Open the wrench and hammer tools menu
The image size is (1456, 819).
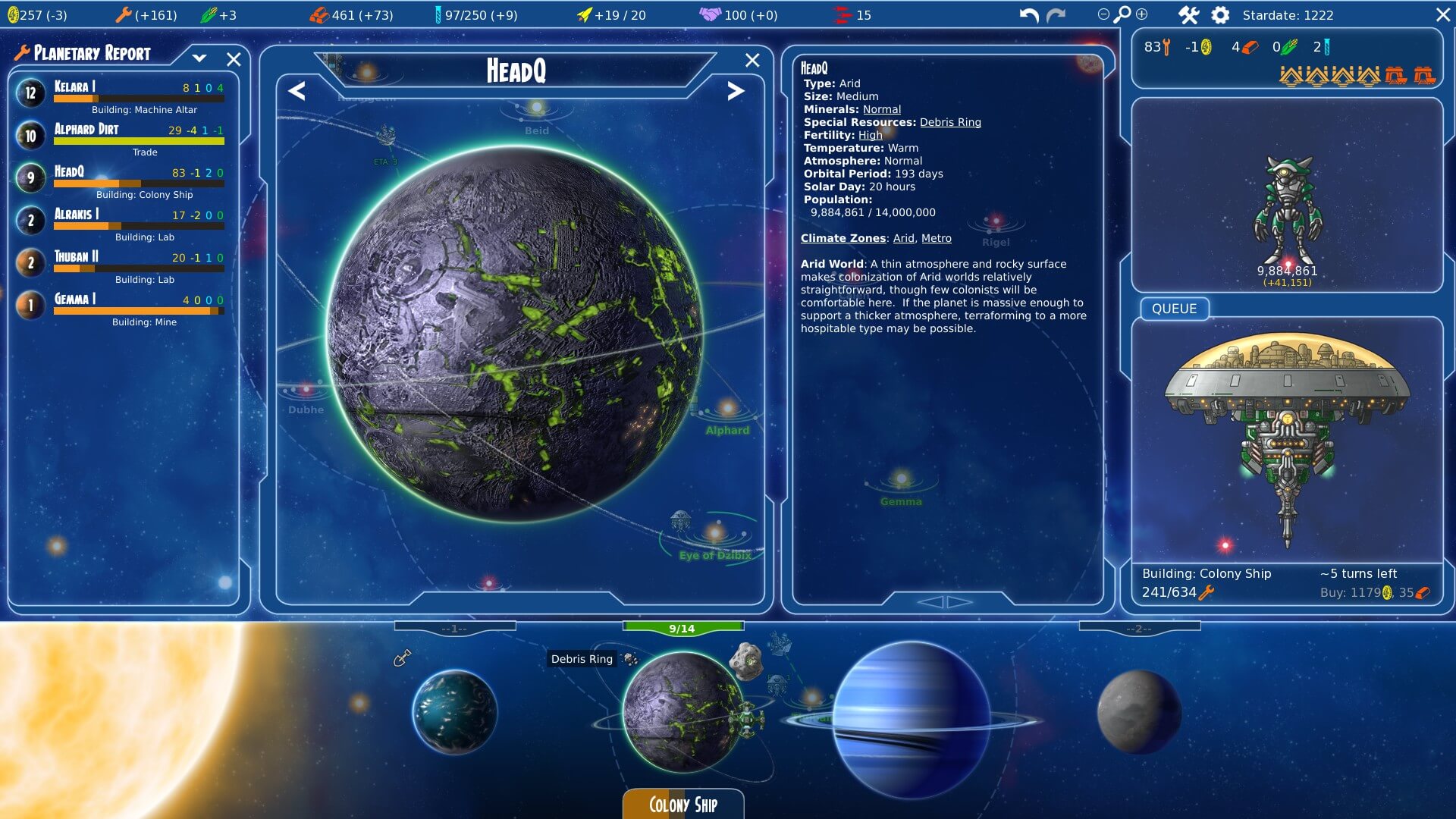tap(1188, 15)
